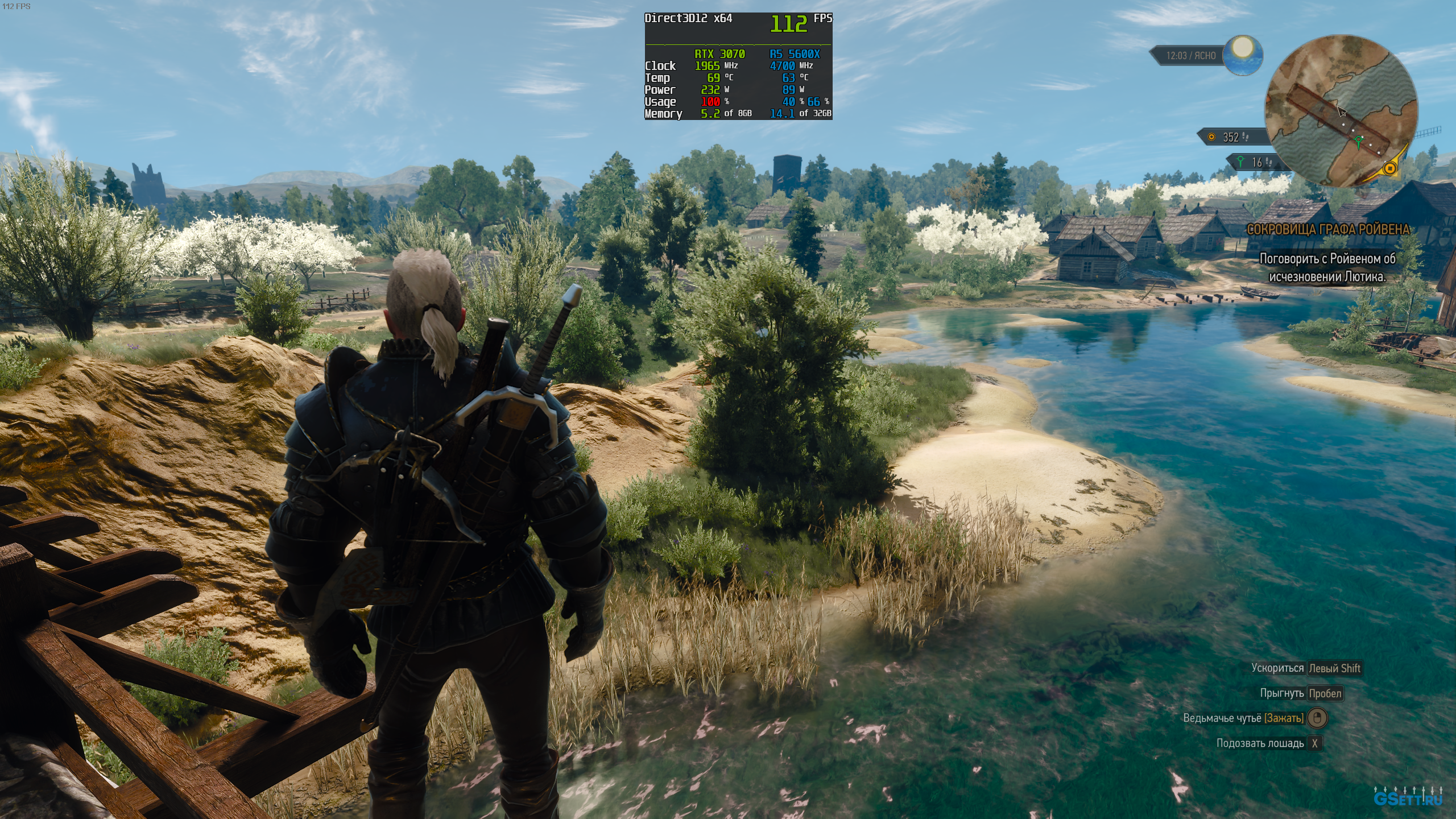
Task: Click the sun weather icon beside the clock
Action: (x=1243, y=53)
